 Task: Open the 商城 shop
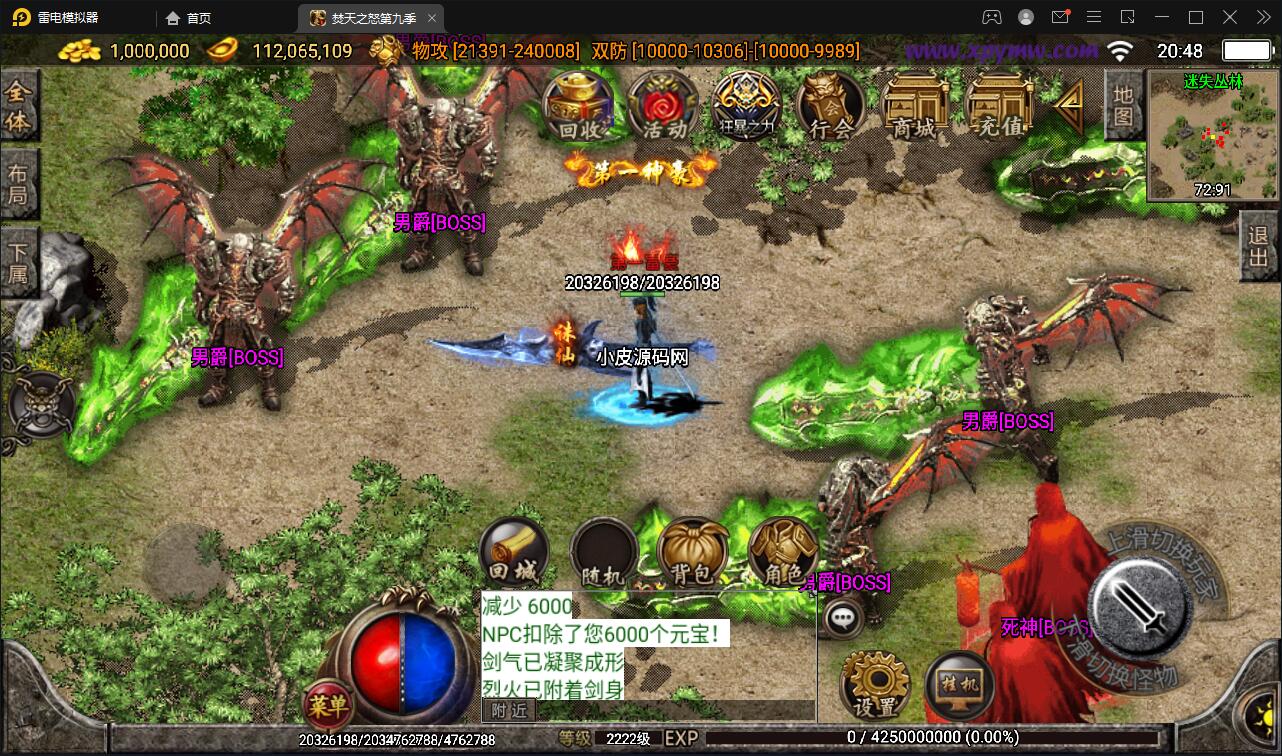coord(915,106)
